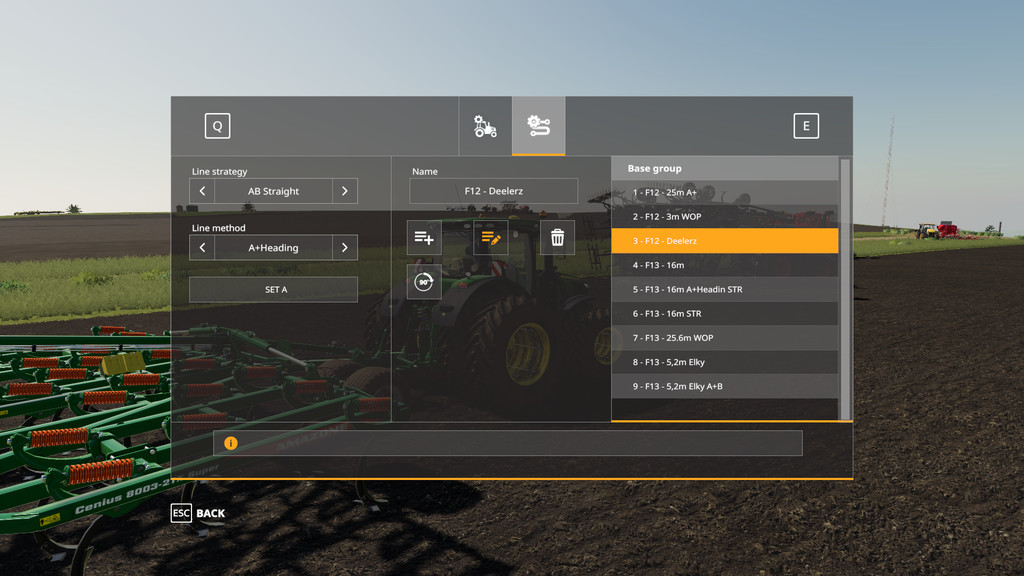The height and width of the screenshot is (576, 1024).
Task: Rotate track with the 90° icon
Action: coord(424,282)
